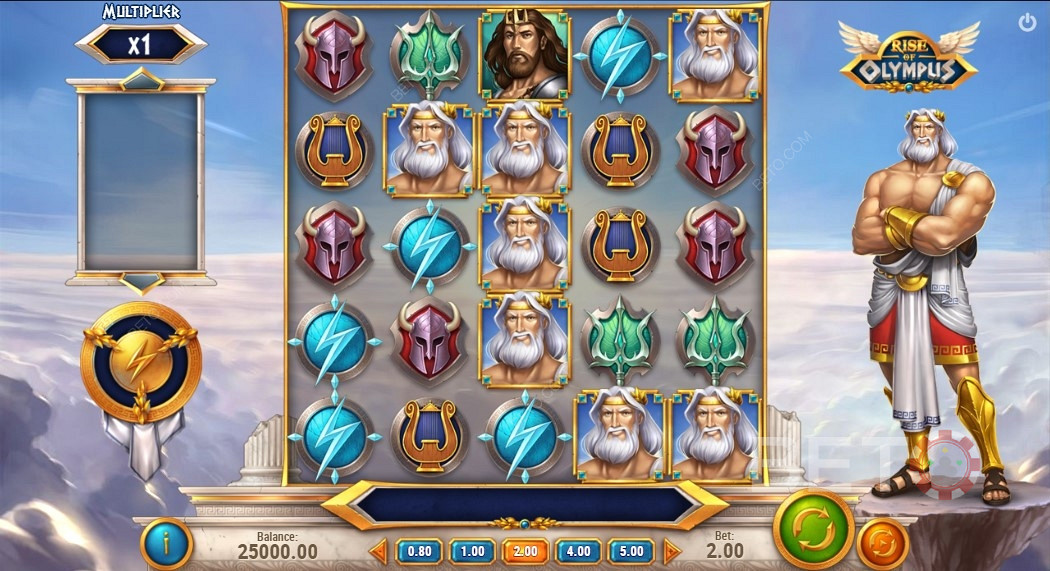Choose the 1.00 bet amount
The height and width of the screenshot is (571, 1050).
[x=472, y=551]
